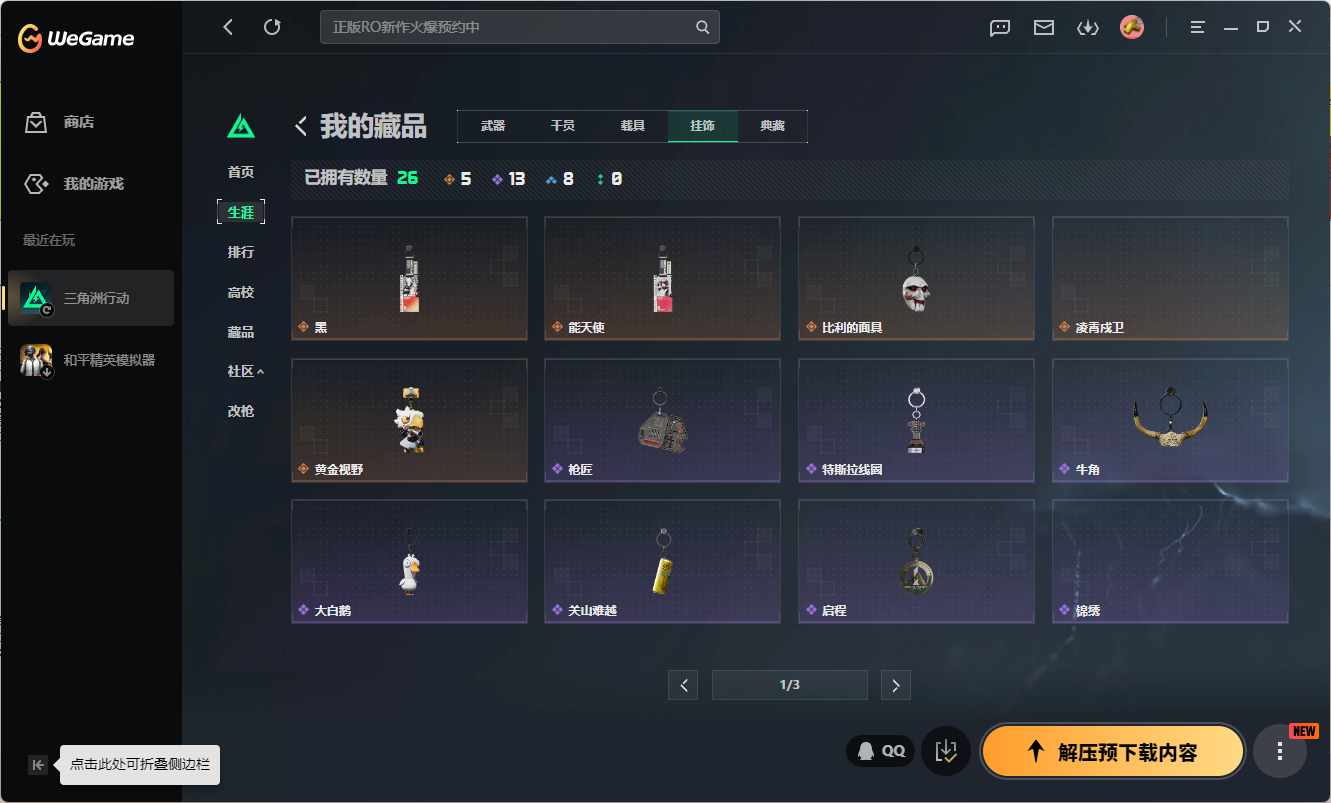Click the 解压预下载内容 button
This screenshot has width=1331, height=803.
1112,750
